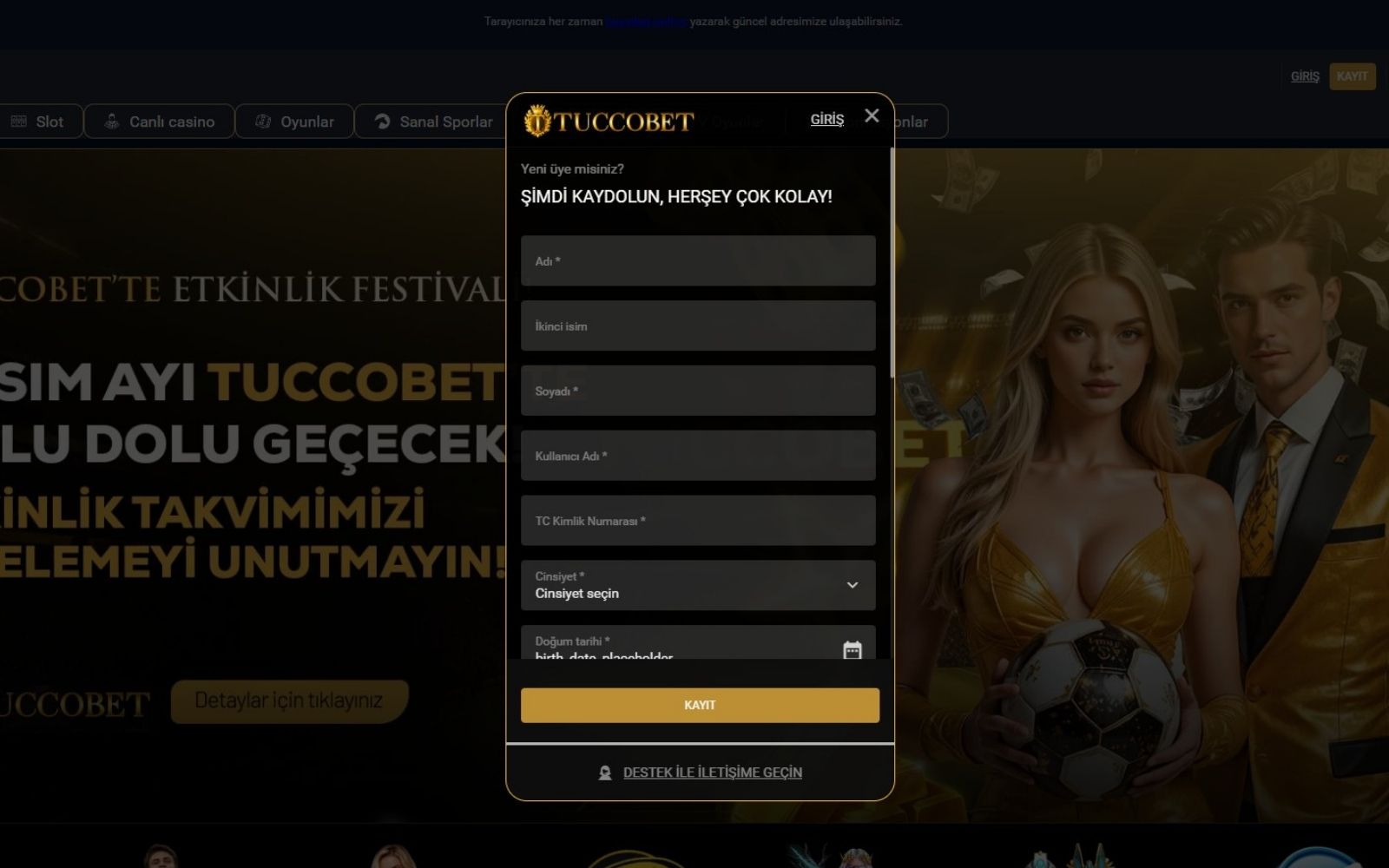Image resolution: width=1389 pixels, height=868 pixels.
Task: Open the 'DESTEK İLE İLETİŞİME GEÇİN' support link
Action: 711,772
